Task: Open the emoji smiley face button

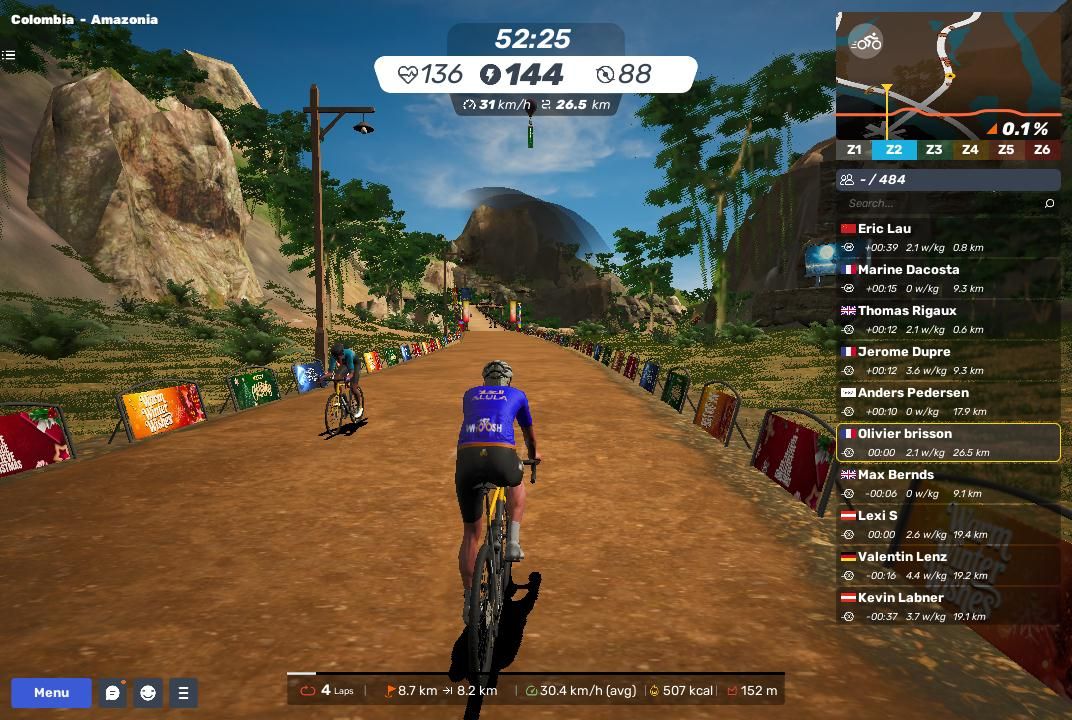Action: 148,692
